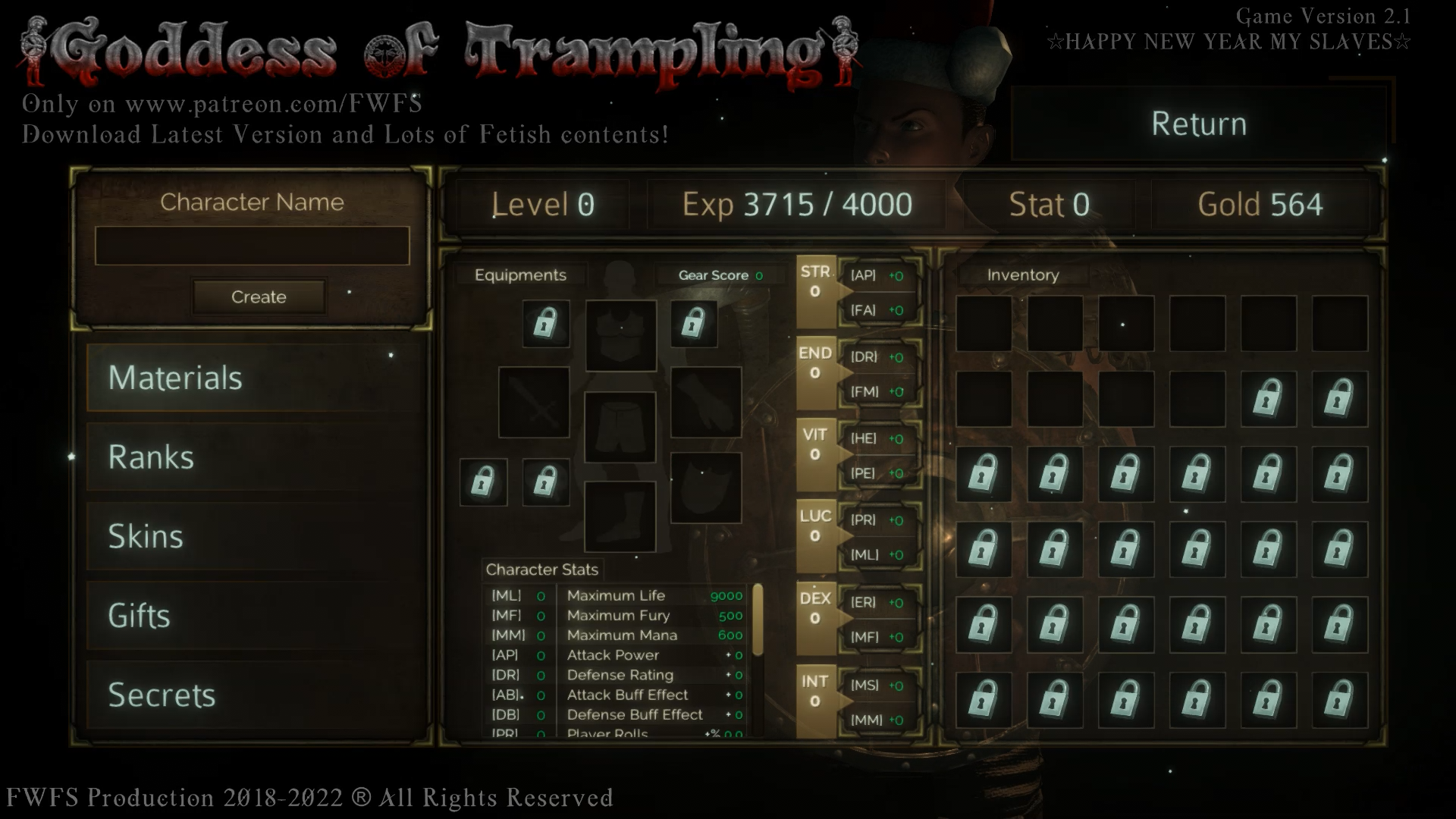1456x819 pixels.
Task: Select the Skins menu entry
Action: (253, 536)
